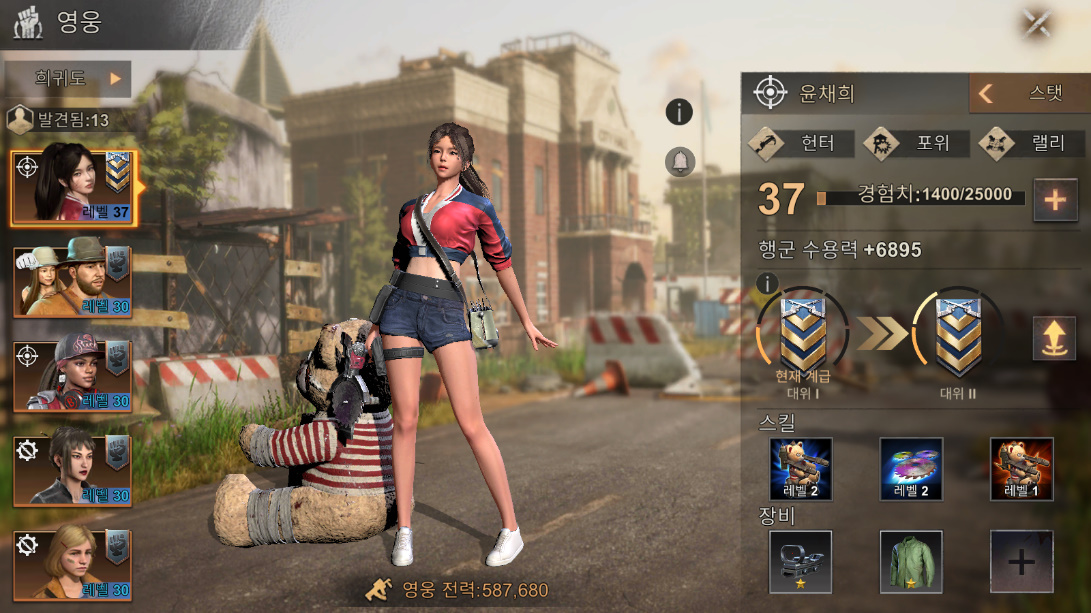Choose the cowboy hat hero duo portrait
Screen dimensions: 1091x613
pyautogui.click(x=72, y=282)
